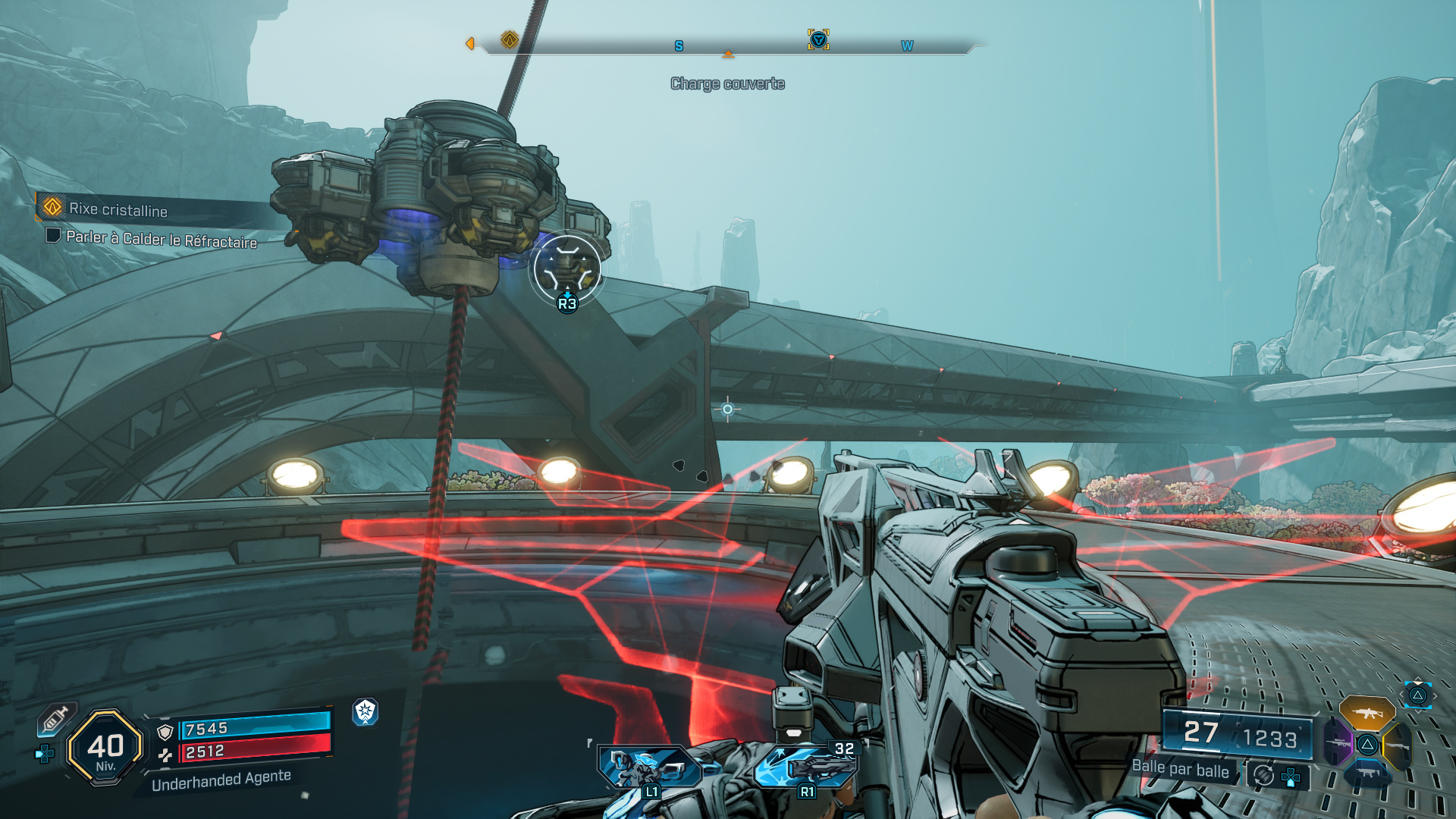This screenshot has width=1456, height=819.
Task: Use the heavy weapon ordnance icon
Action: 806,766
